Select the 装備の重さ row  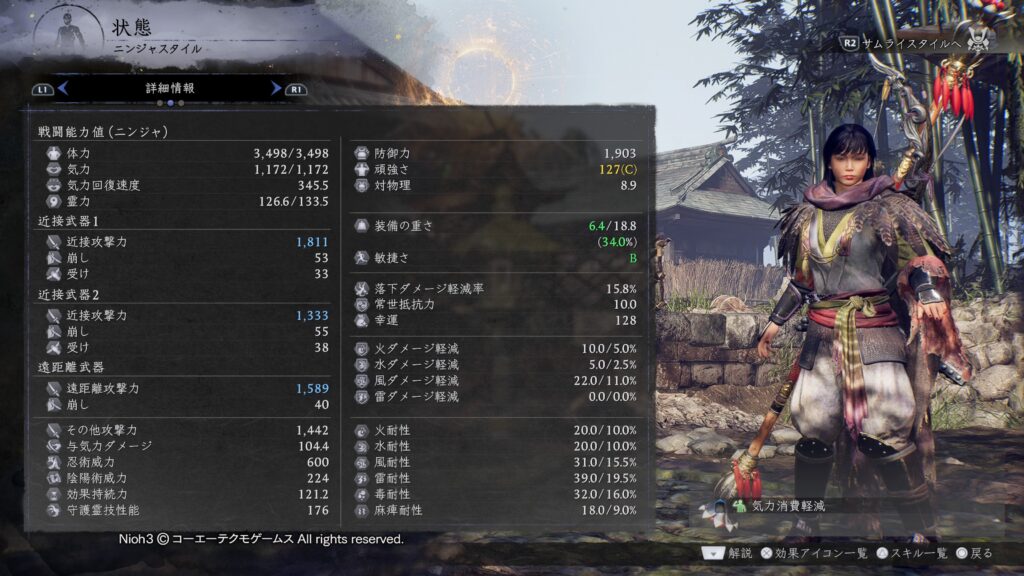pyautogui.click(x=496, y=226)
